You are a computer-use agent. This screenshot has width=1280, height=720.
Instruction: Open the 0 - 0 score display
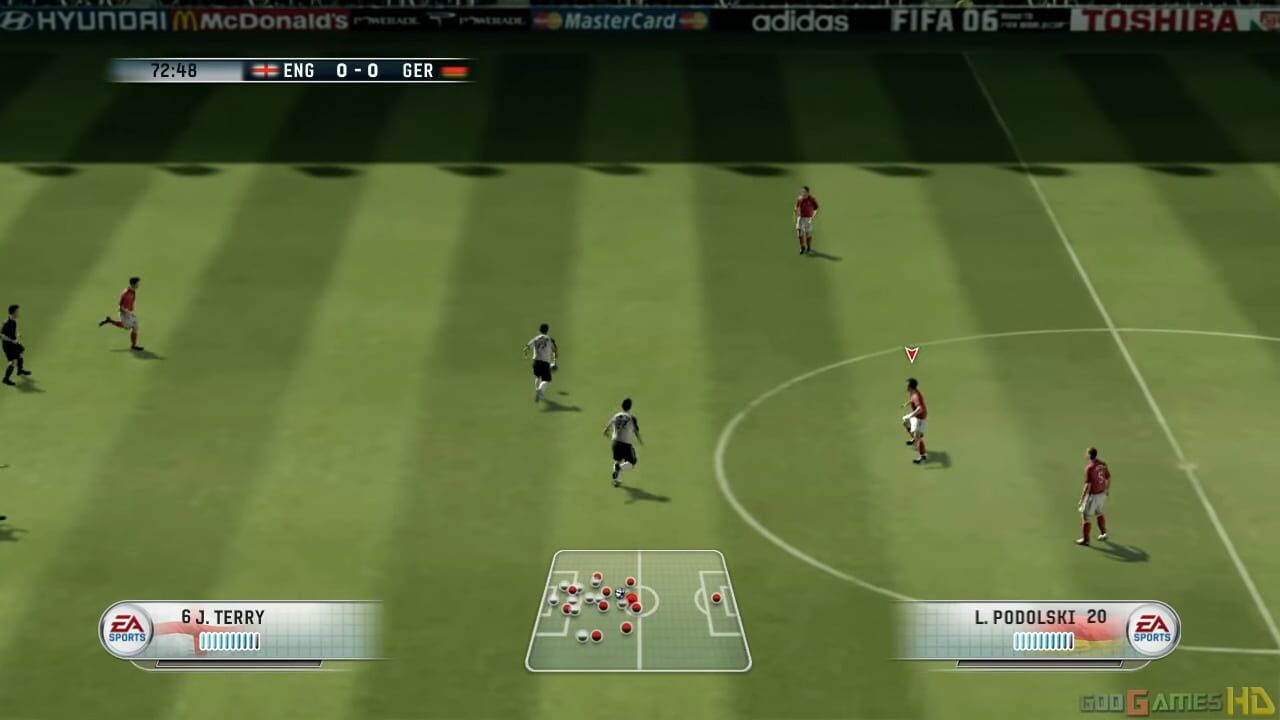[358, 71]
